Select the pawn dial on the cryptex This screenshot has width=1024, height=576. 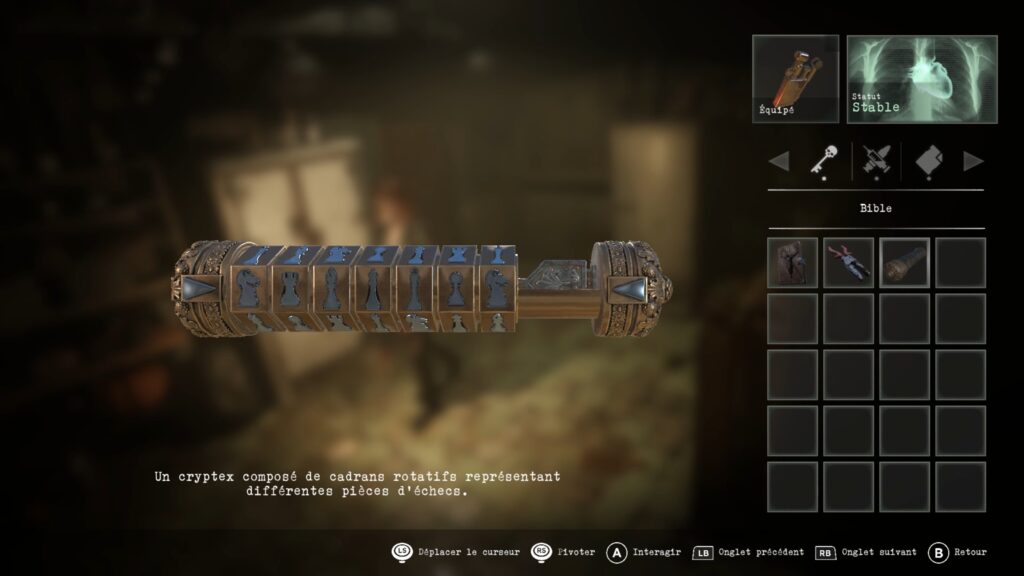[x=455, y=287]
